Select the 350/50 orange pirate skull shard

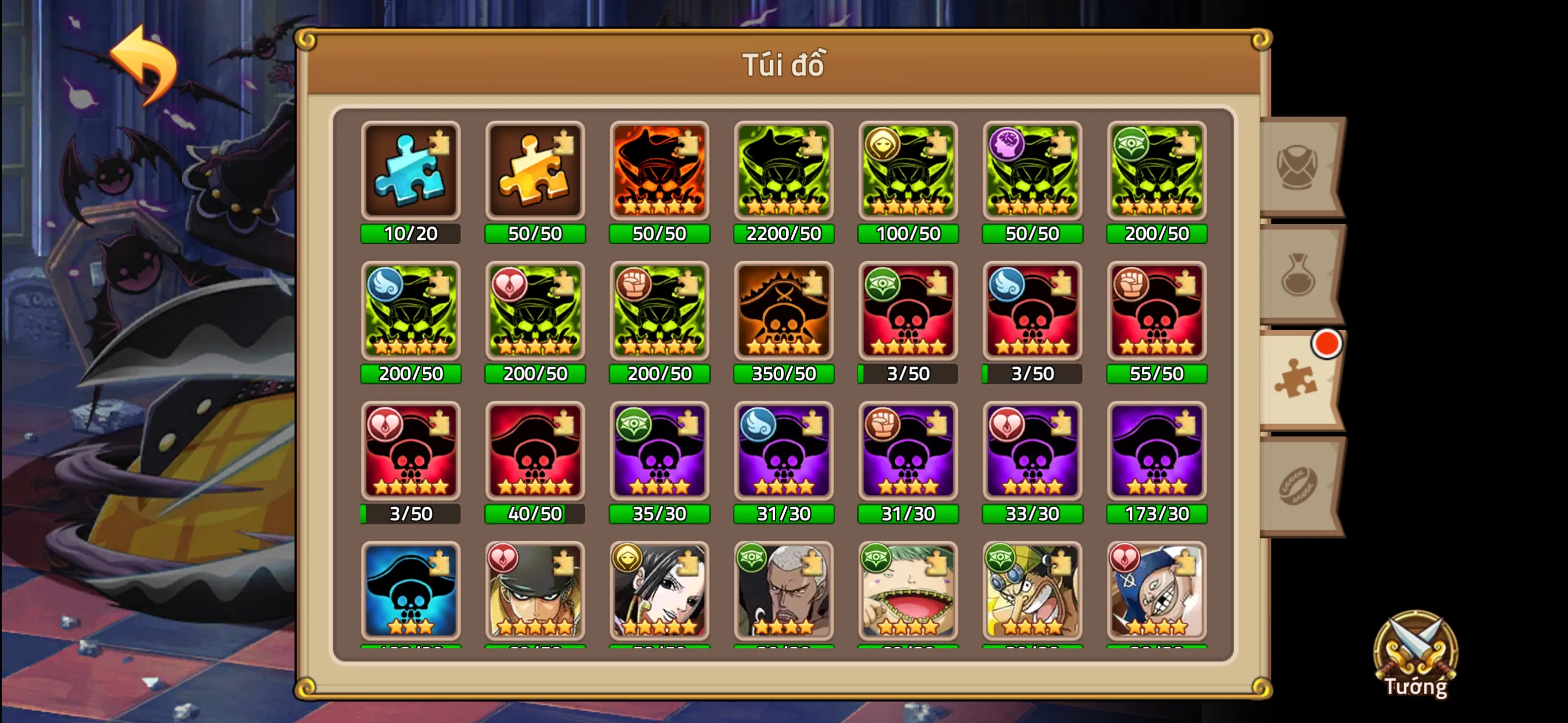783,312
